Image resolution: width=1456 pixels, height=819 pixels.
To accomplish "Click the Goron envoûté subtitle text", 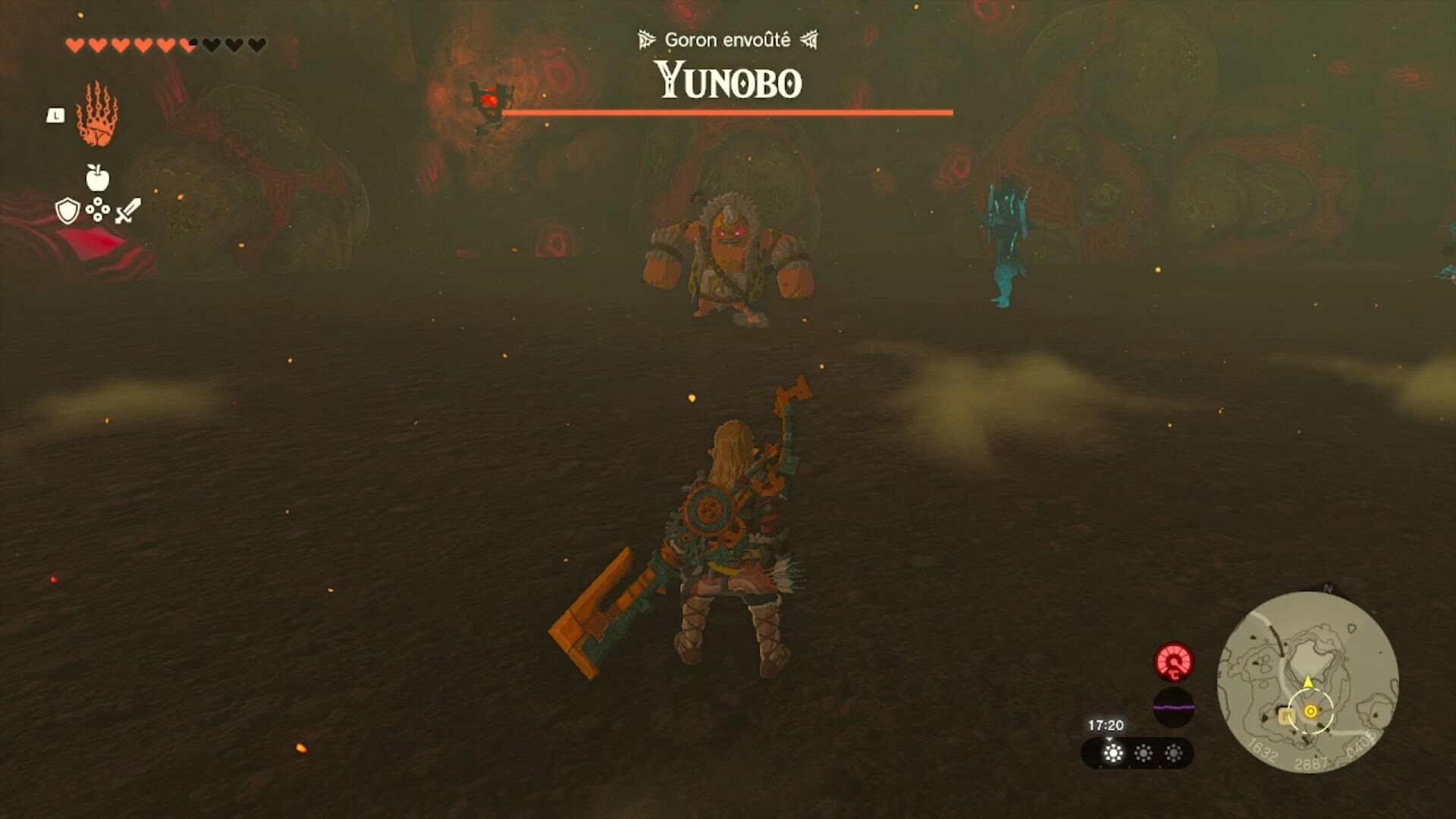I will [727, 39].
